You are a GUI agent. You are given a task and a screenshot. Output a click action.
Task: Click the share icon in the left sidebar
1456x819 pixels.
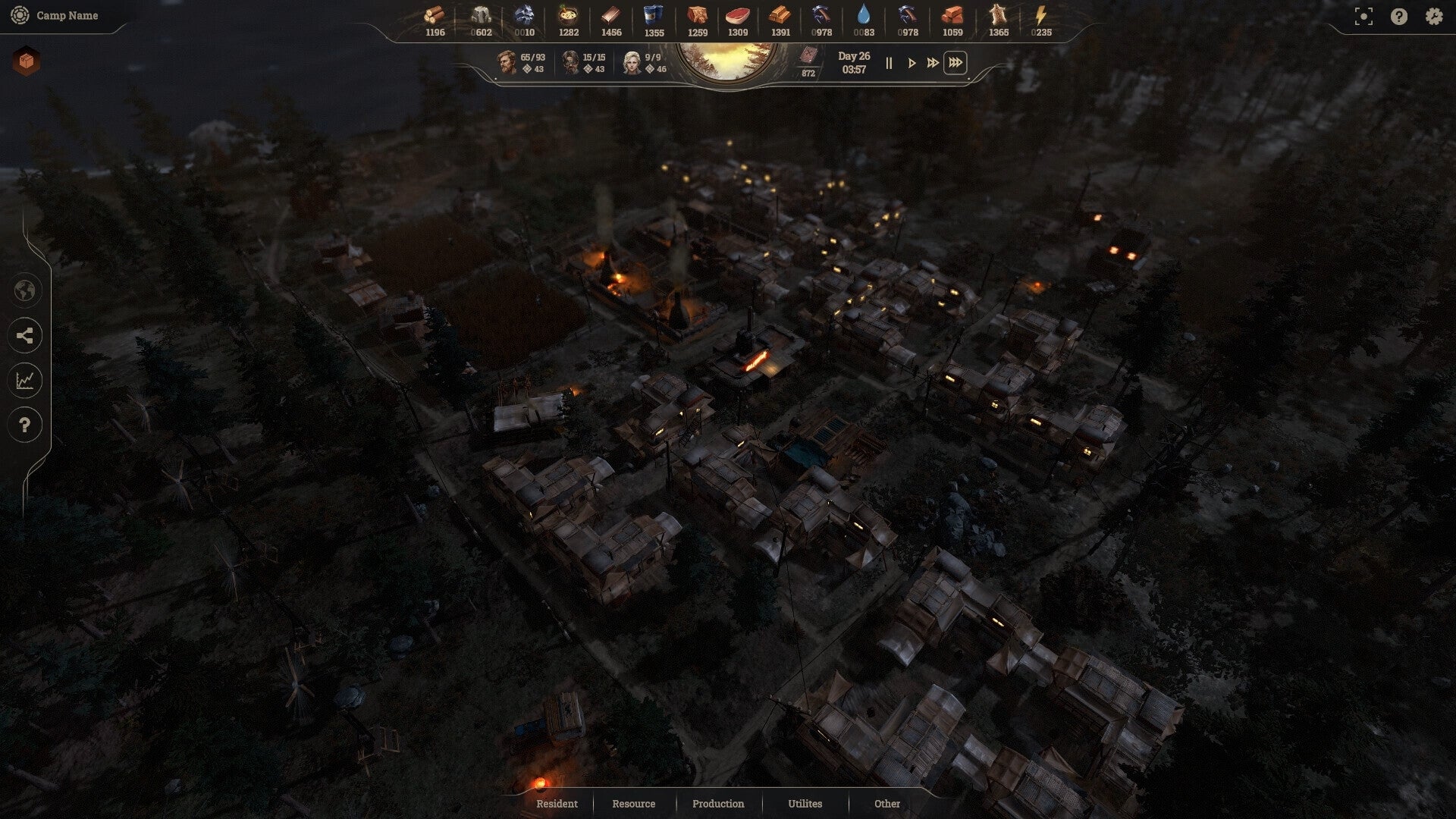[25, 336]
